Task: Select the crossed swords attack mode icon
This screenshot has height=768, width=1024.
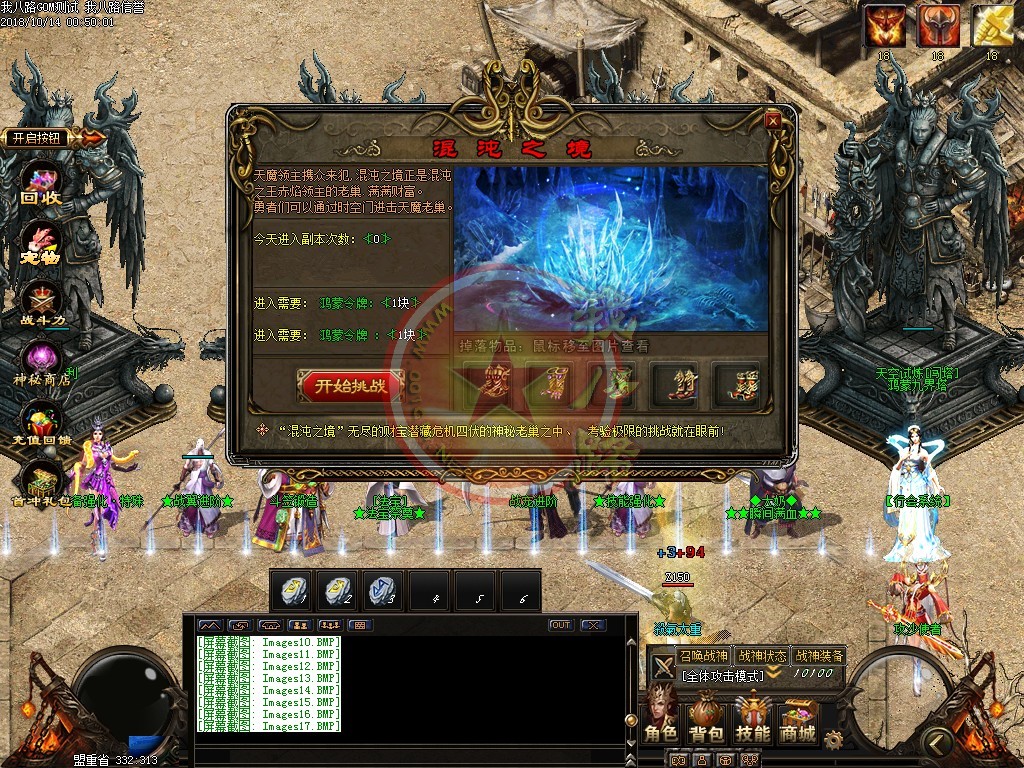Action: (x=663, y=668)
